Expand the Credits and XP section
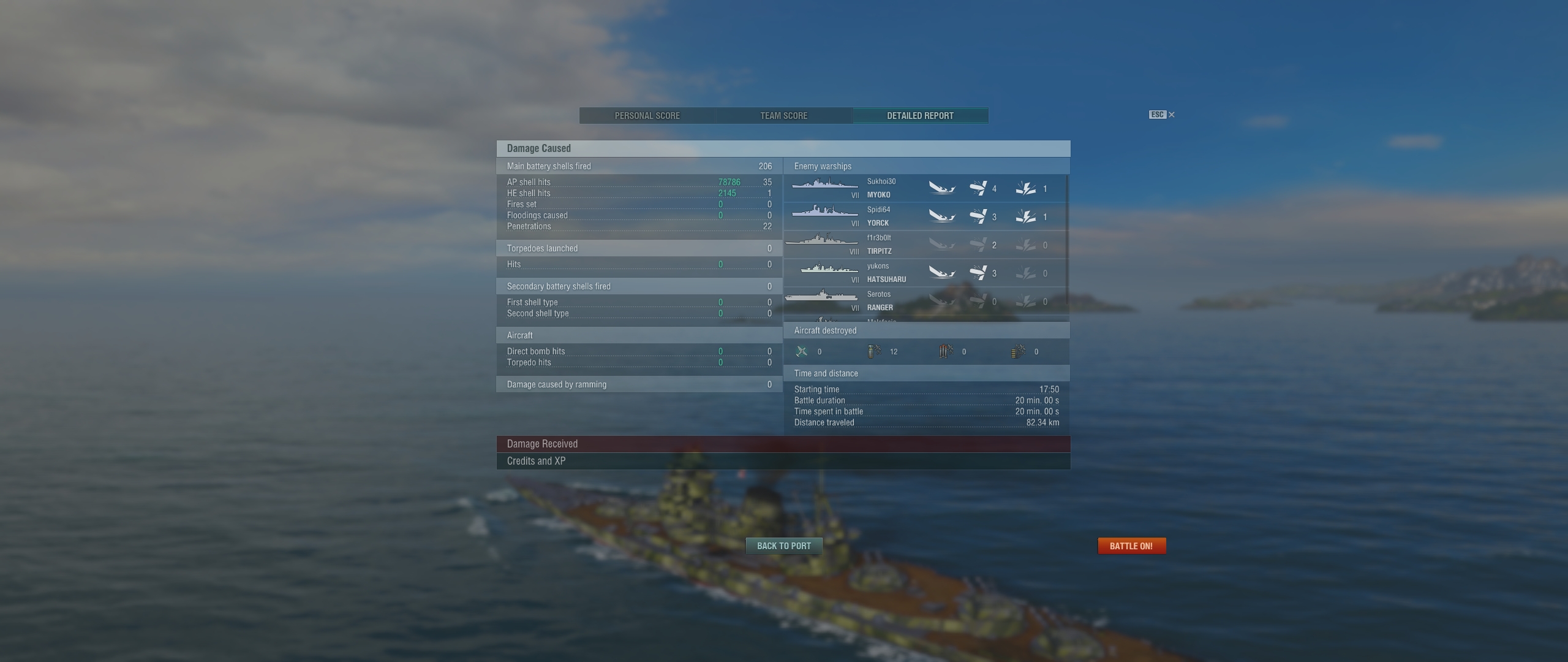Image resolution: width=1568 pixels, height=662 pixels. tap(783, 461)
